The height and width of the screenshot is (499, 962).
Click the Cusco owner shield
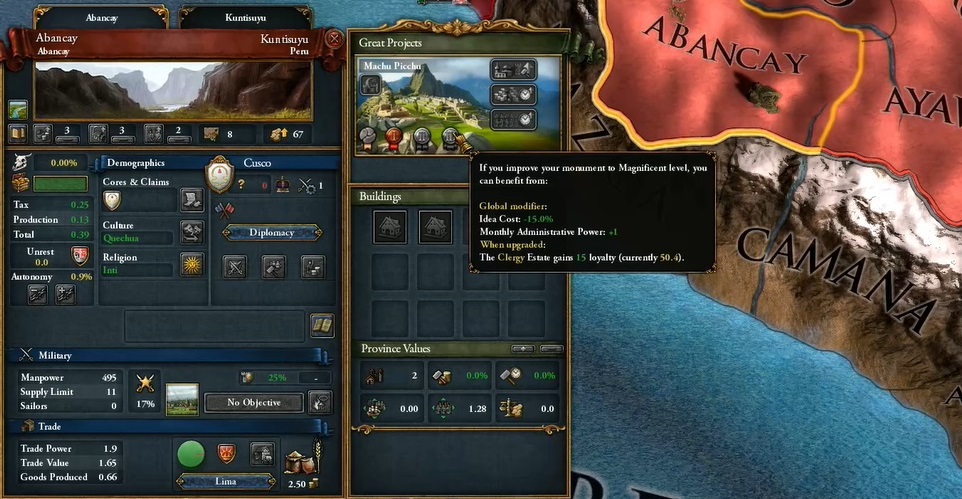(x=219, y=177)
